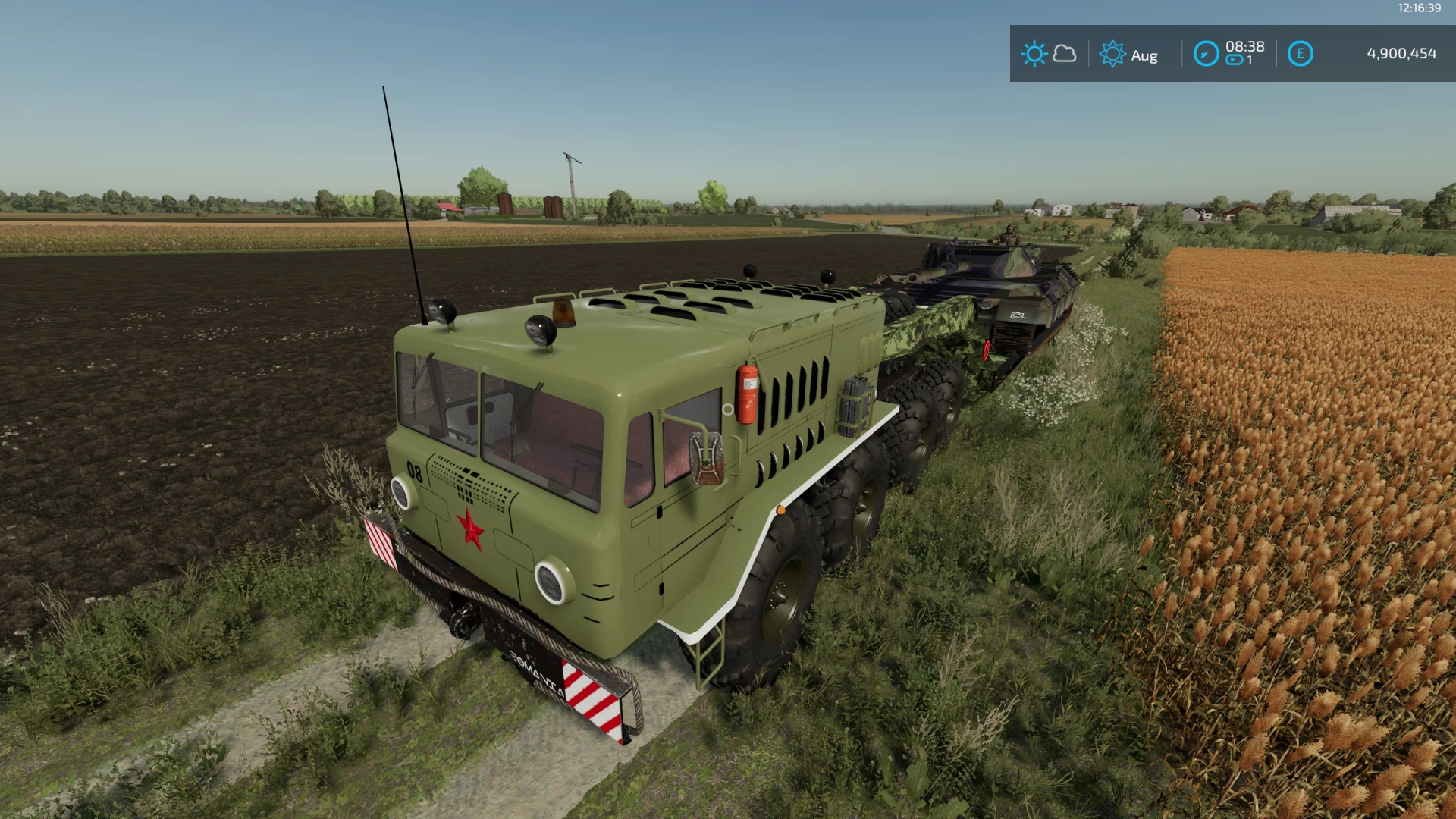1456x819 pixels.
Task: Click the blue clock dial icon
Action: tap(1207, 54)
